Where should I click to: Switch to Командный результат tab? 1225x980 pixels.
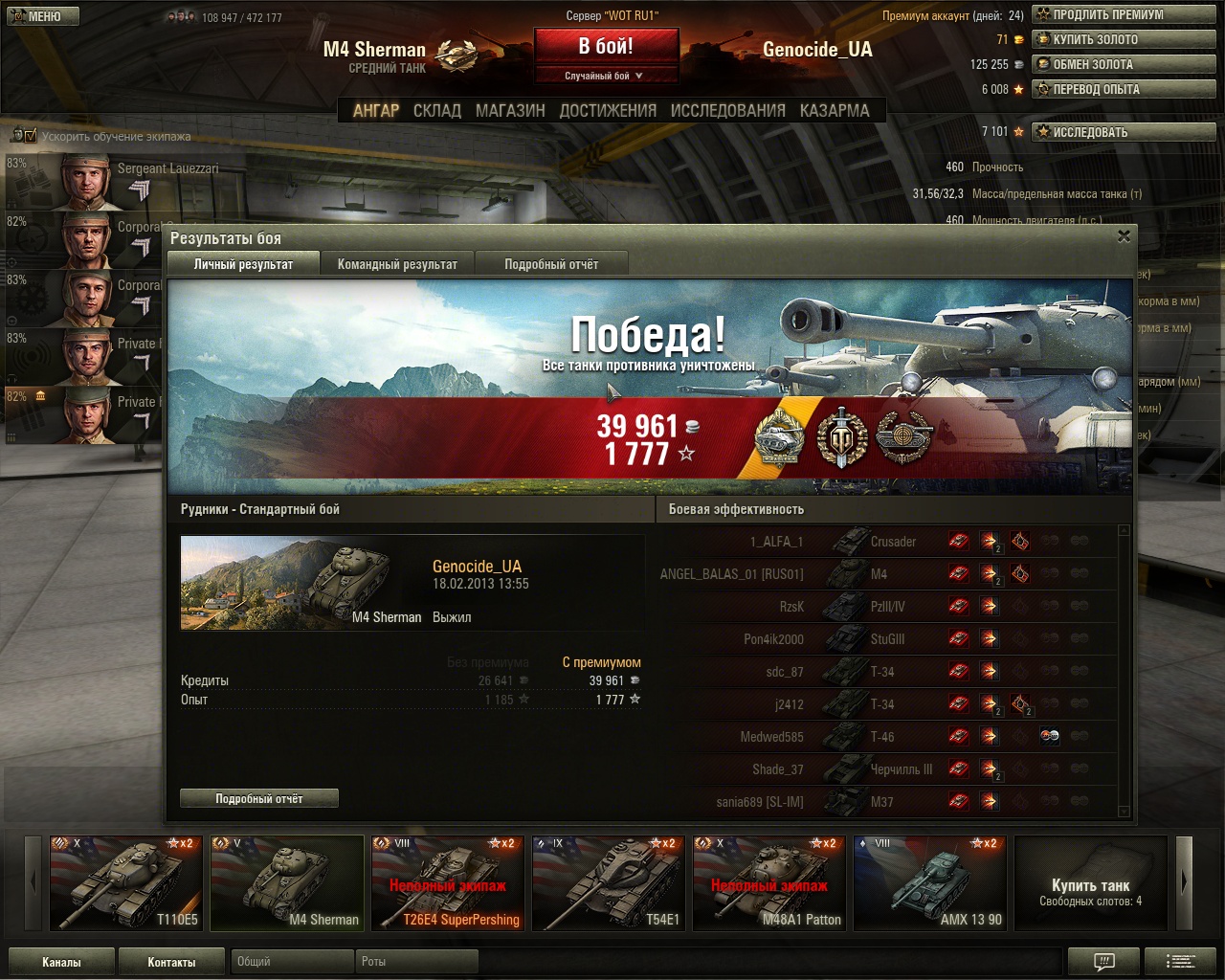point(397,264)
